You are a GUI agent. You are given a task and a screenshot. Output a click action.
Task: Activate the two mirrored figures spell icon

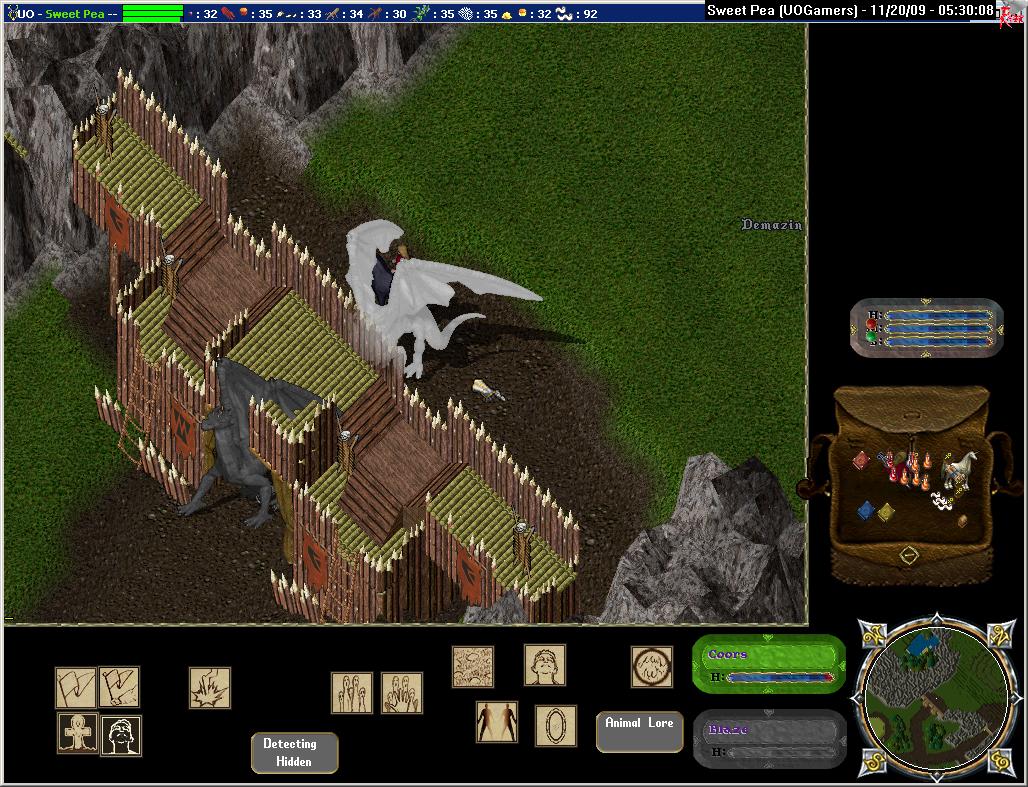[x=497, y=722]
